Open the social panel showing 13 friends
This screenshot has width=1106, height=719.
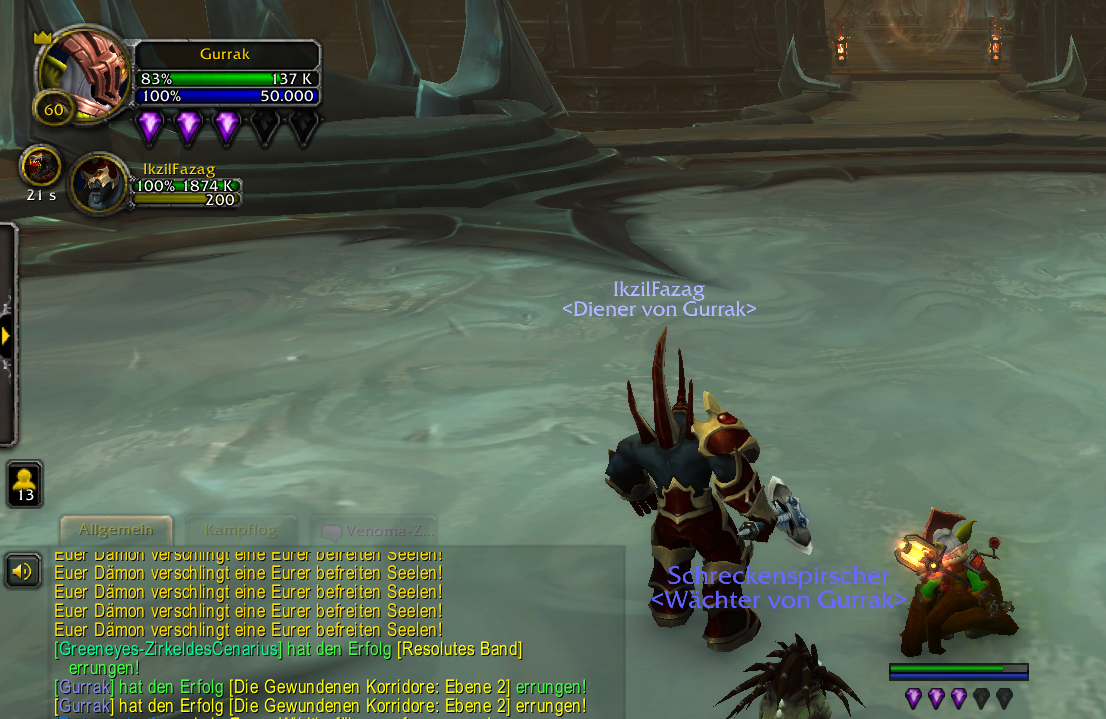[25, 483]
